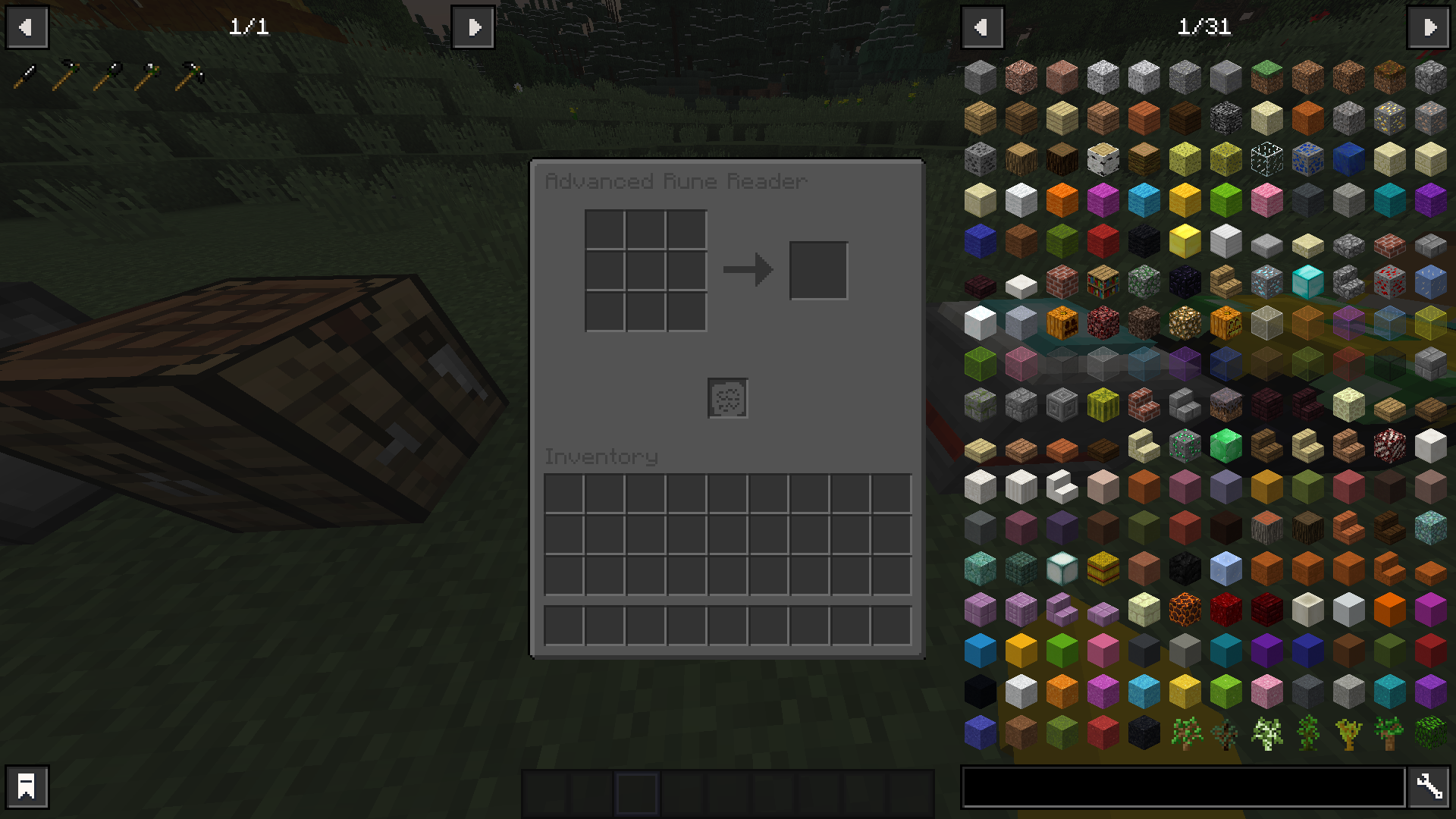Image resolution: width=1456 pixels, height=819 pixels.
Task: Focus the JEI search bar
Action: click(x=1183, y=787)
